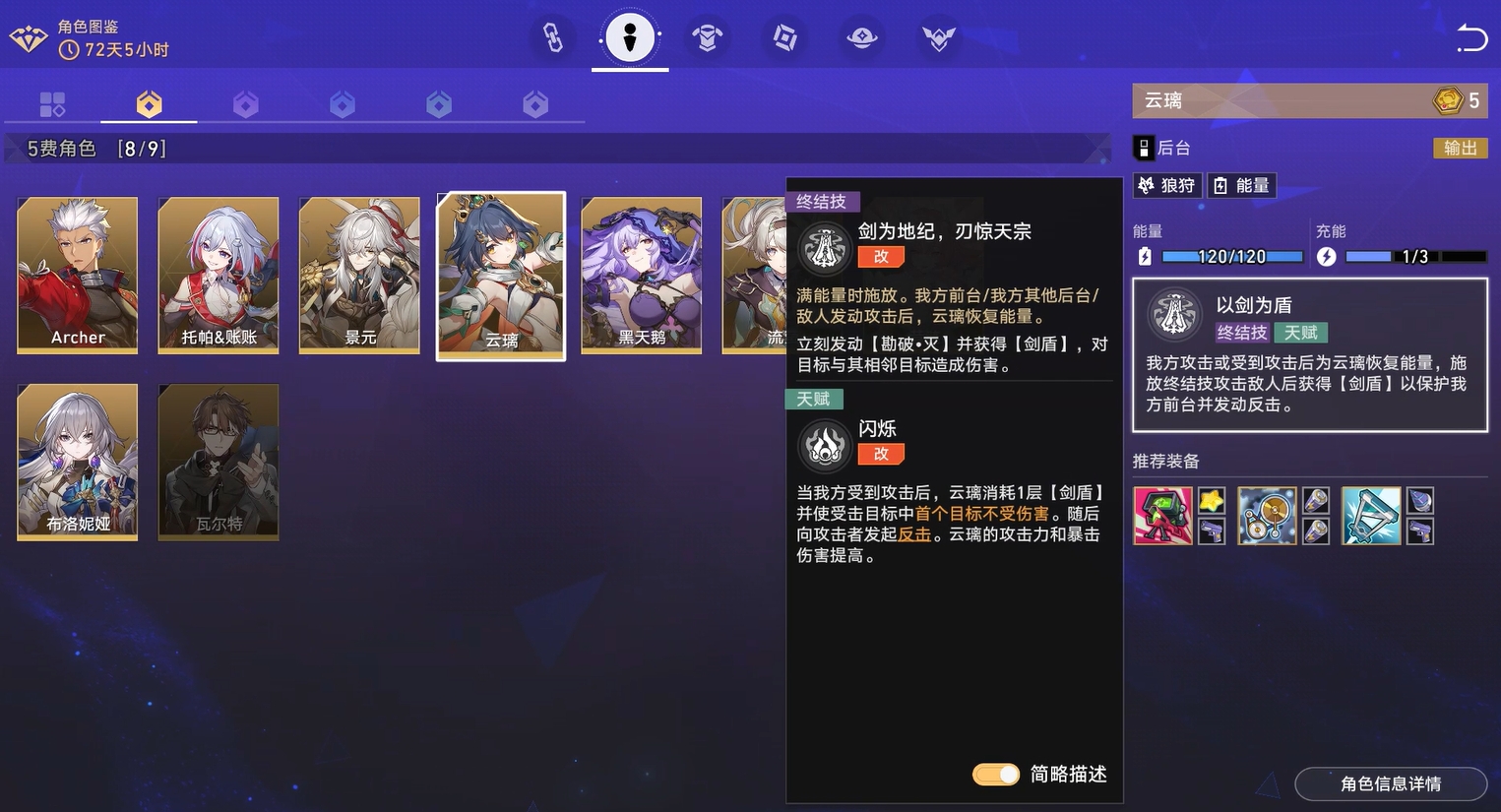This screenshot has width=1501, height=812.
Task: Click the 能量 battery tag on the right panel
Action: point(1241,185)
